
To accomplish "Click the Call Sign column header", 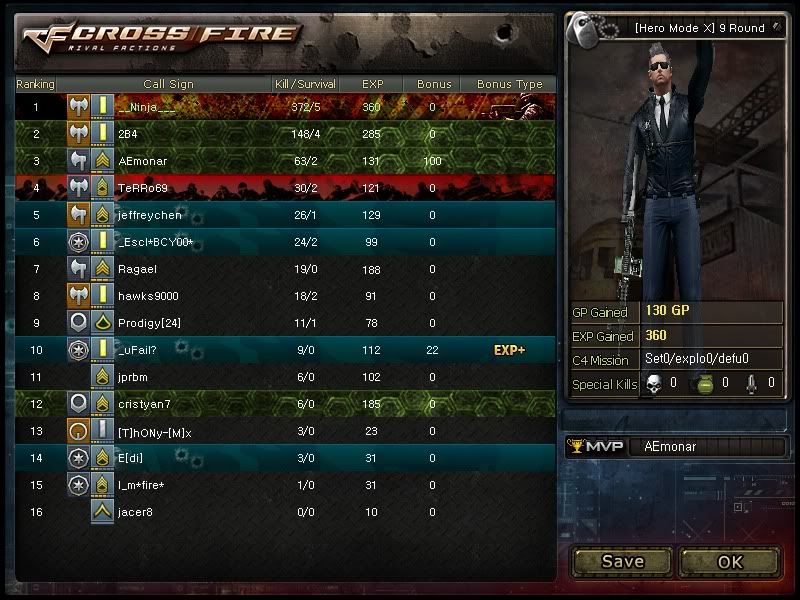I will point(168,84).
